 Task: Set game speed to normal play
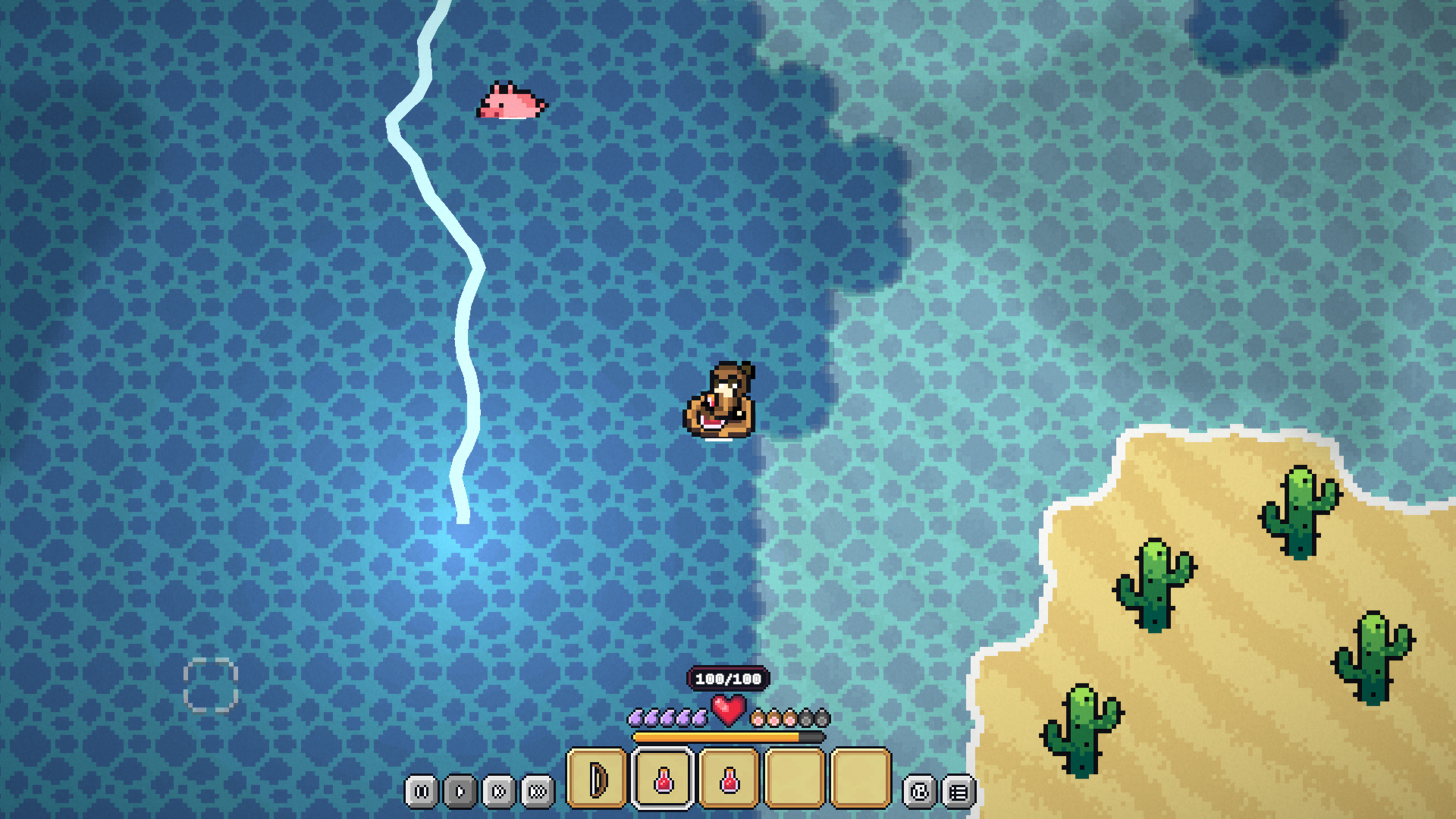pos(460,792)
